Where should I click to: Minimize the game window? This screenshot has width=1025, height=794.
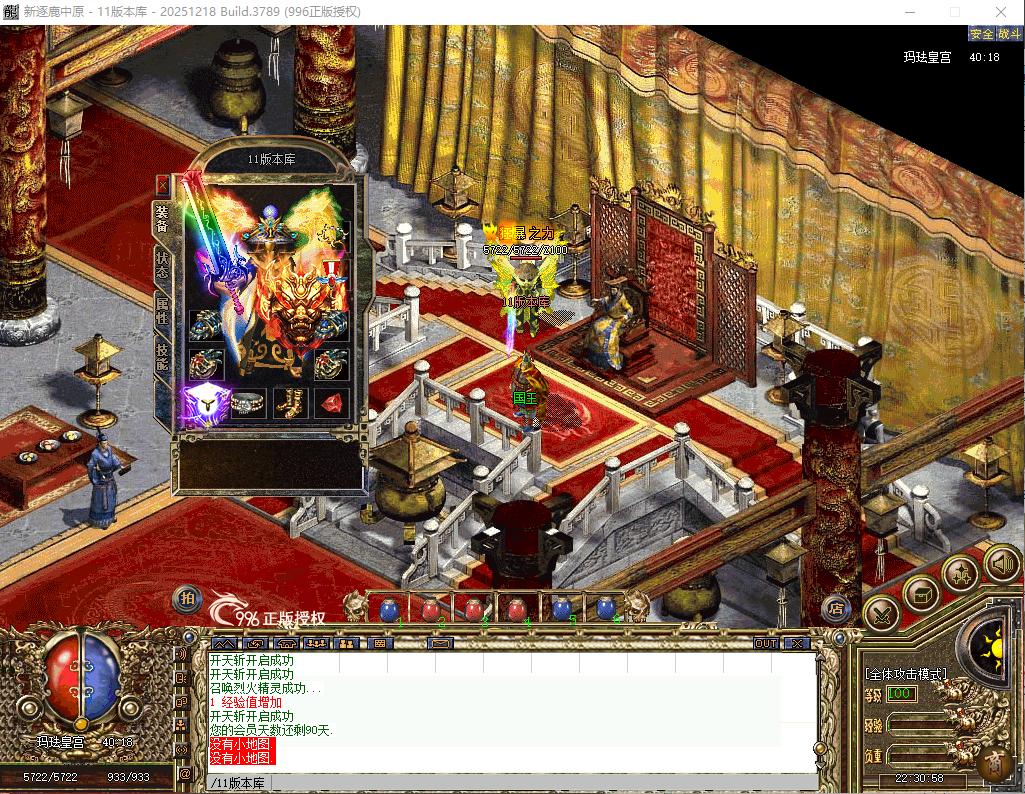[907, 11]
